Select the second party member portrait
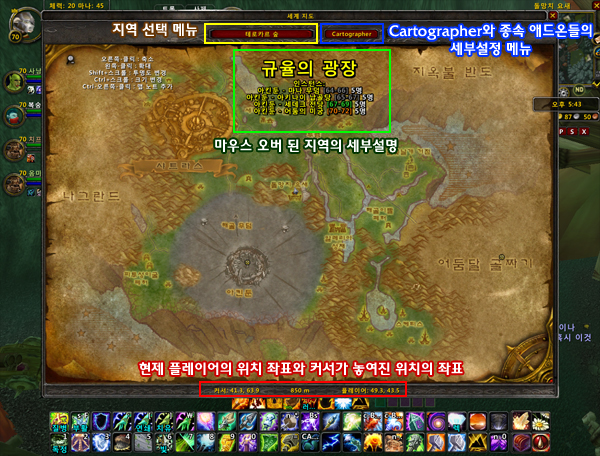The width and height of the screenshot is (600, 456). click(13, 113)
